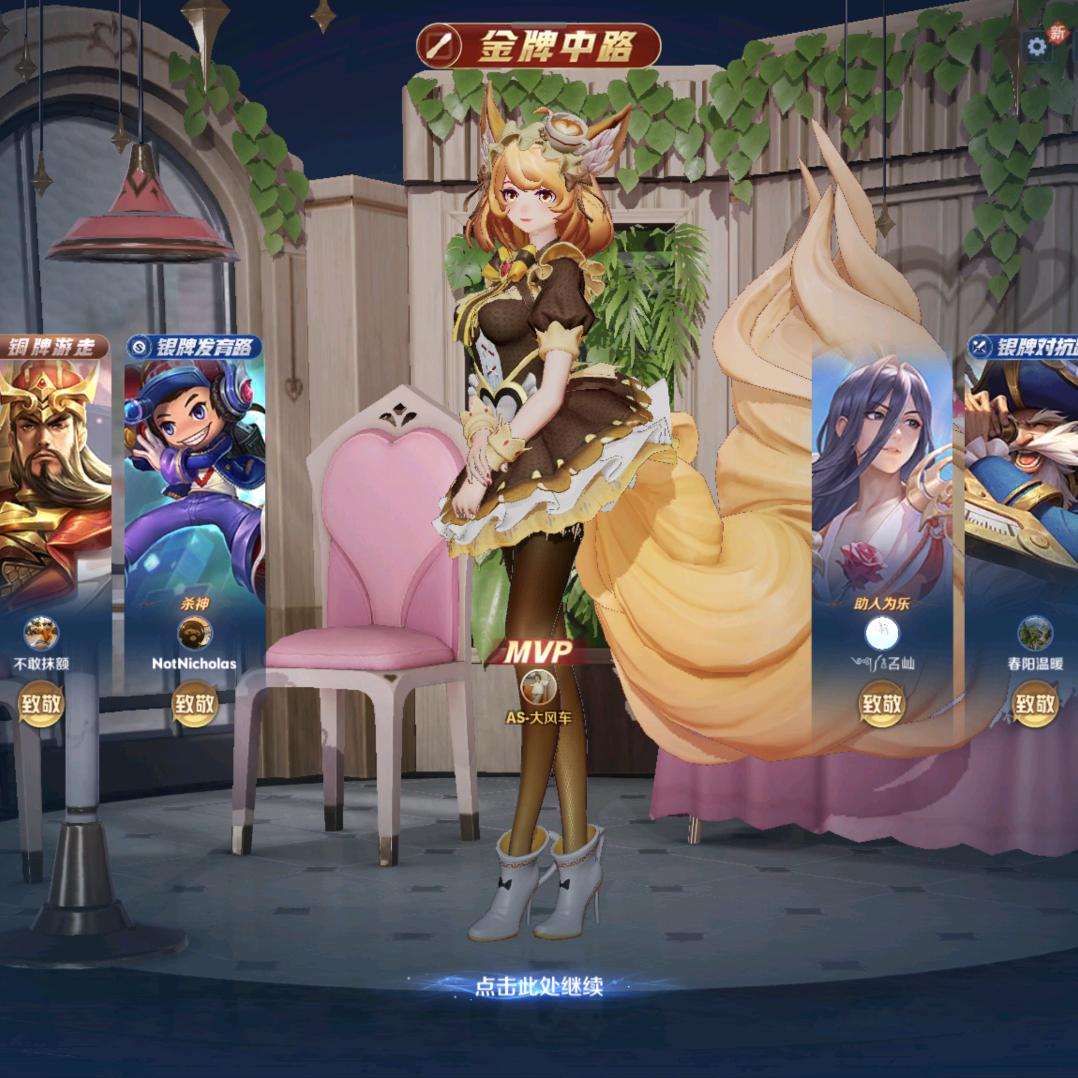Tap the 金牌中路 title badge
Image resolution: width=1078 pixels, height=1078 pixels.
539,47
